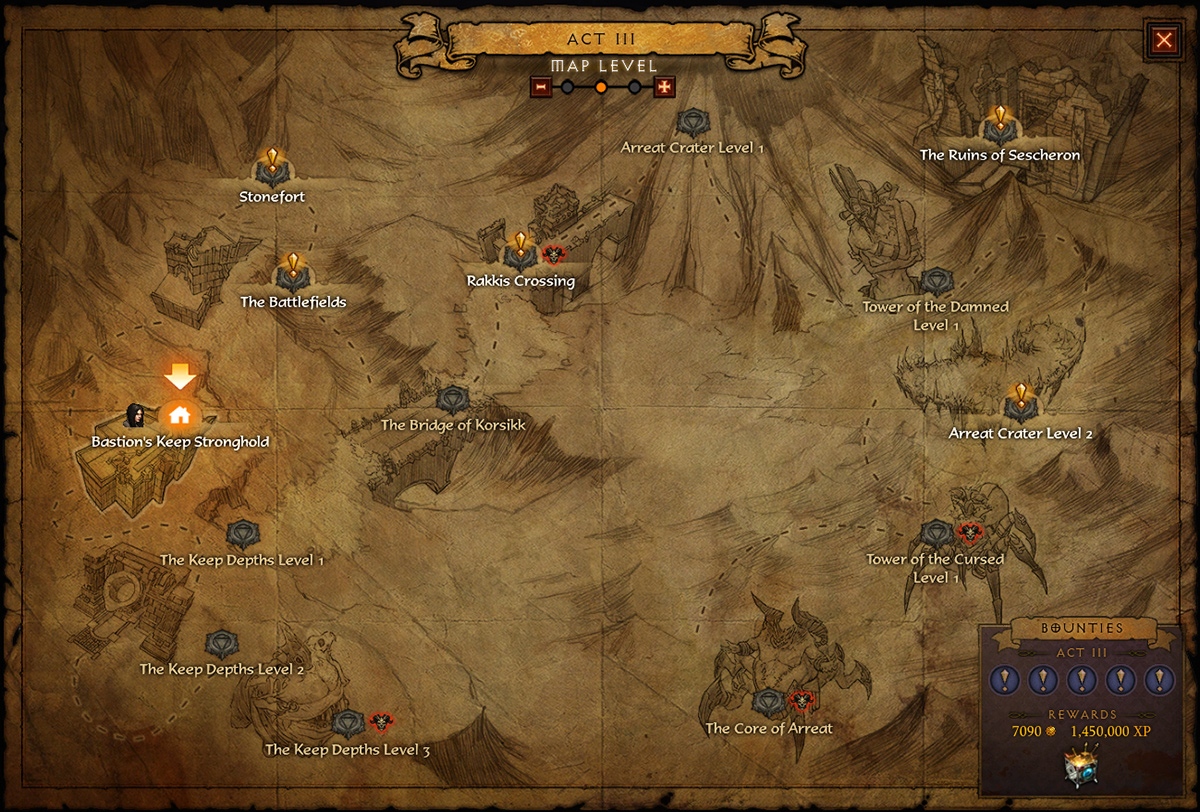
Task: Teleport to Rakkis Crossing waypoint
Action: pyautogui.click(x=520, y=253)
